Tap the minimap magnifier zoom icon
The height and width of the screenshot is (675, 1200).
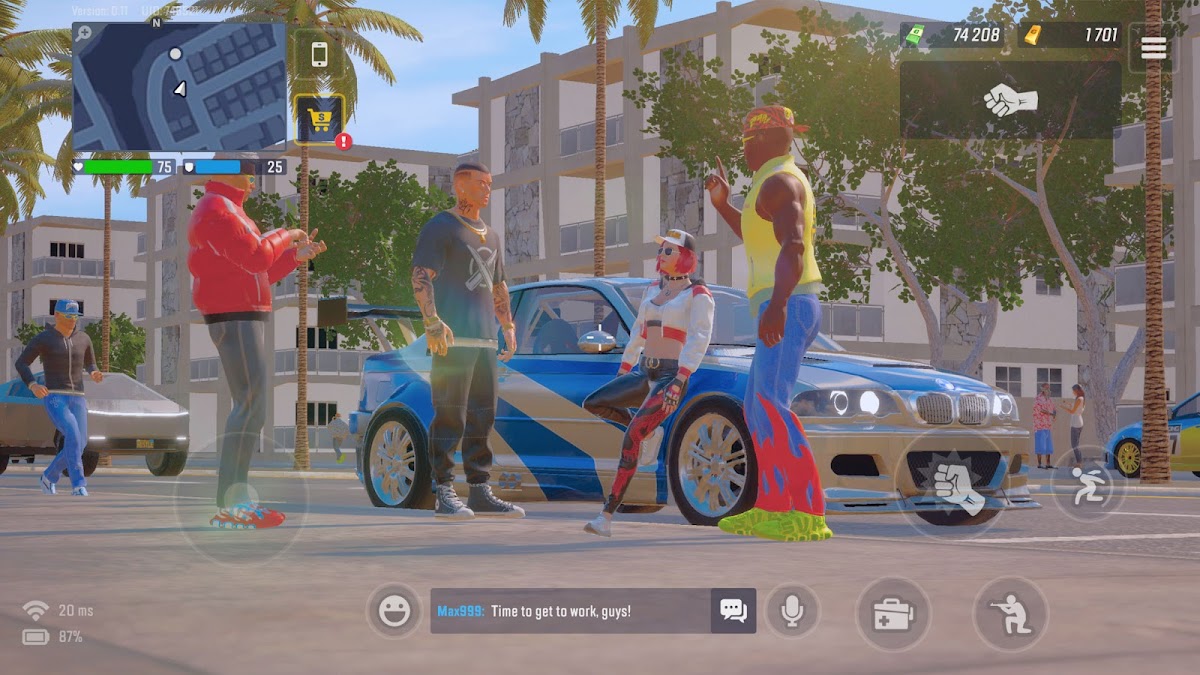coord(84,33)
